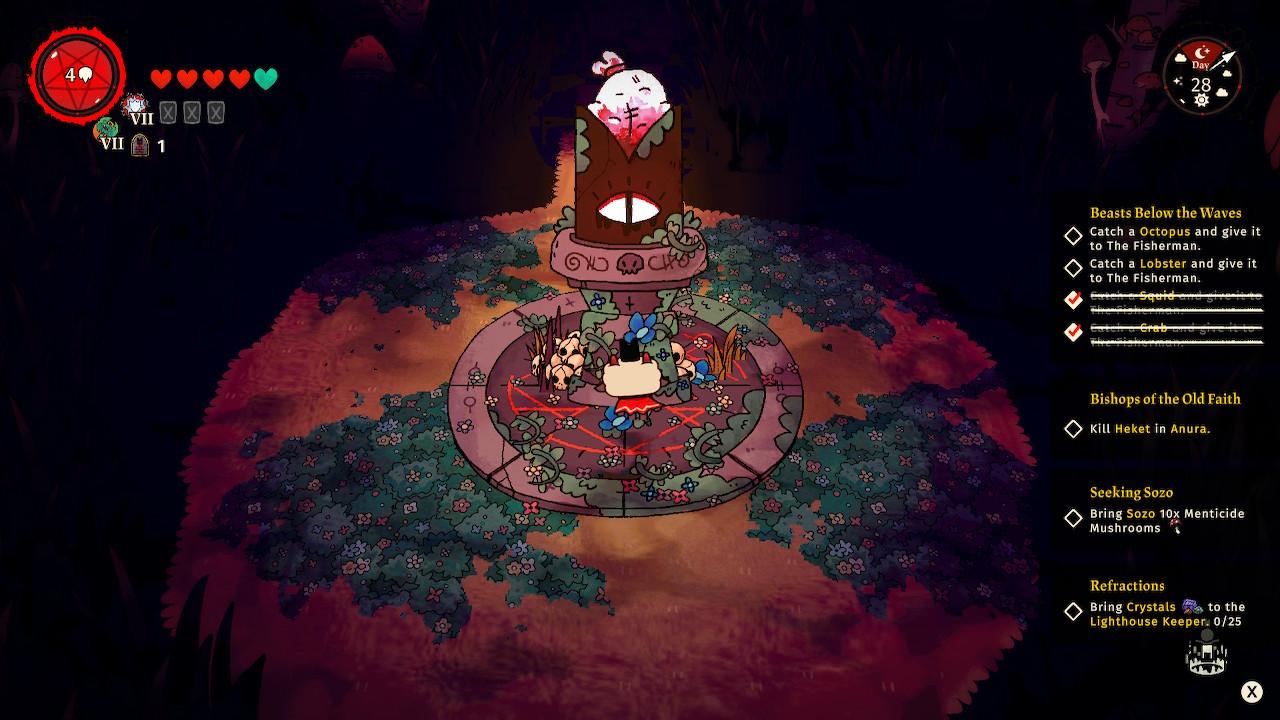Open the Refractions quest

(x=1127, y=585)
